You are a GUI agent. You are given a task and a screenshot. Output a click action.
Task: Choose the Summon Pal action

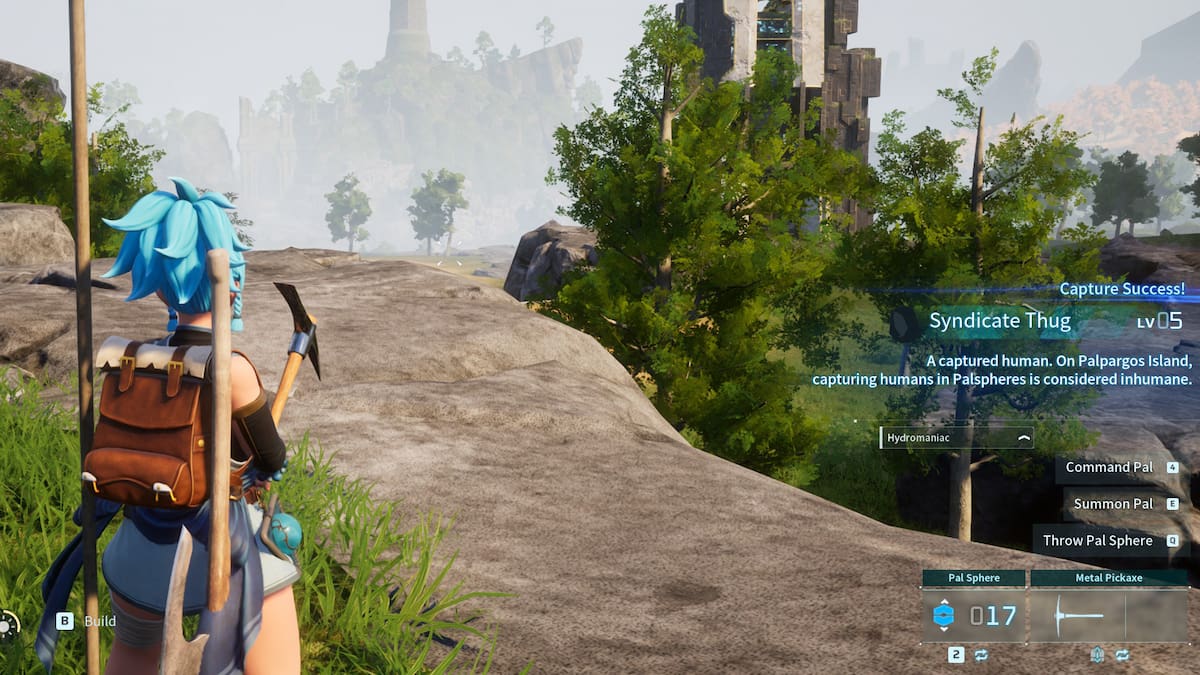coord(1112,504)
